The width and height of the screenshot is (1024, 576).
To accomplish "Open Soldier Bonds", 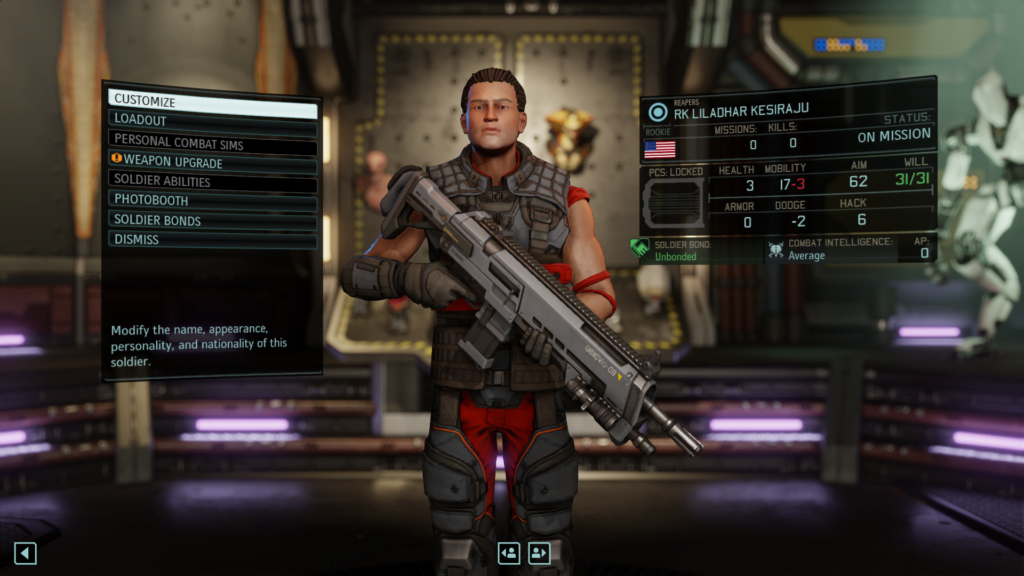I will [212, 220].
